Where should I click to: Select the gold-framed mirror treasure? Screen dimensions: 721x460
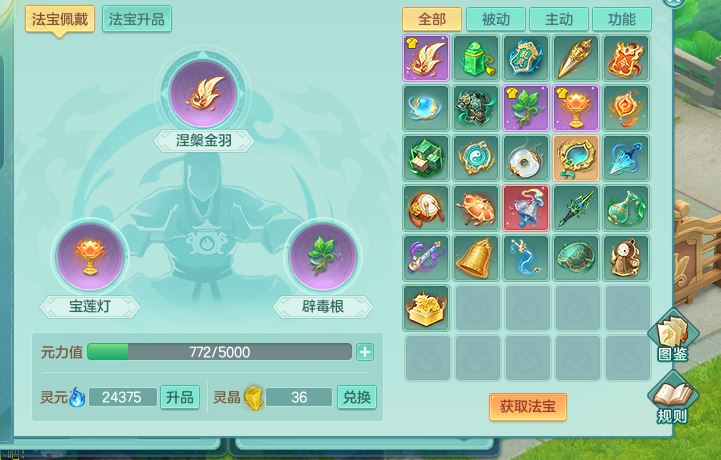coord(577,157)
